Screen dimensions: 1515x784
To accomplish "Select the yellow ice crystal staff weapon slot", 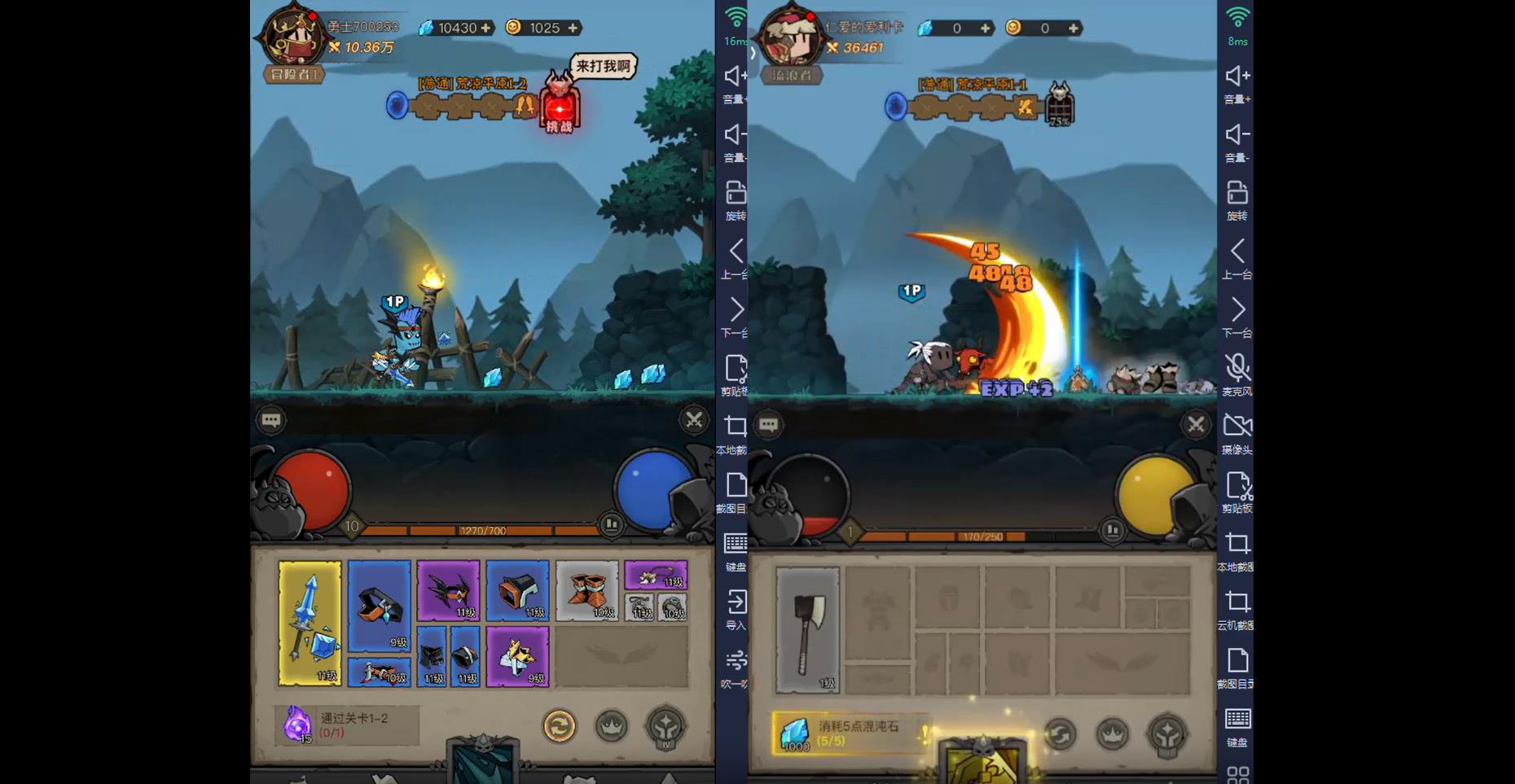I will (310, 623).
